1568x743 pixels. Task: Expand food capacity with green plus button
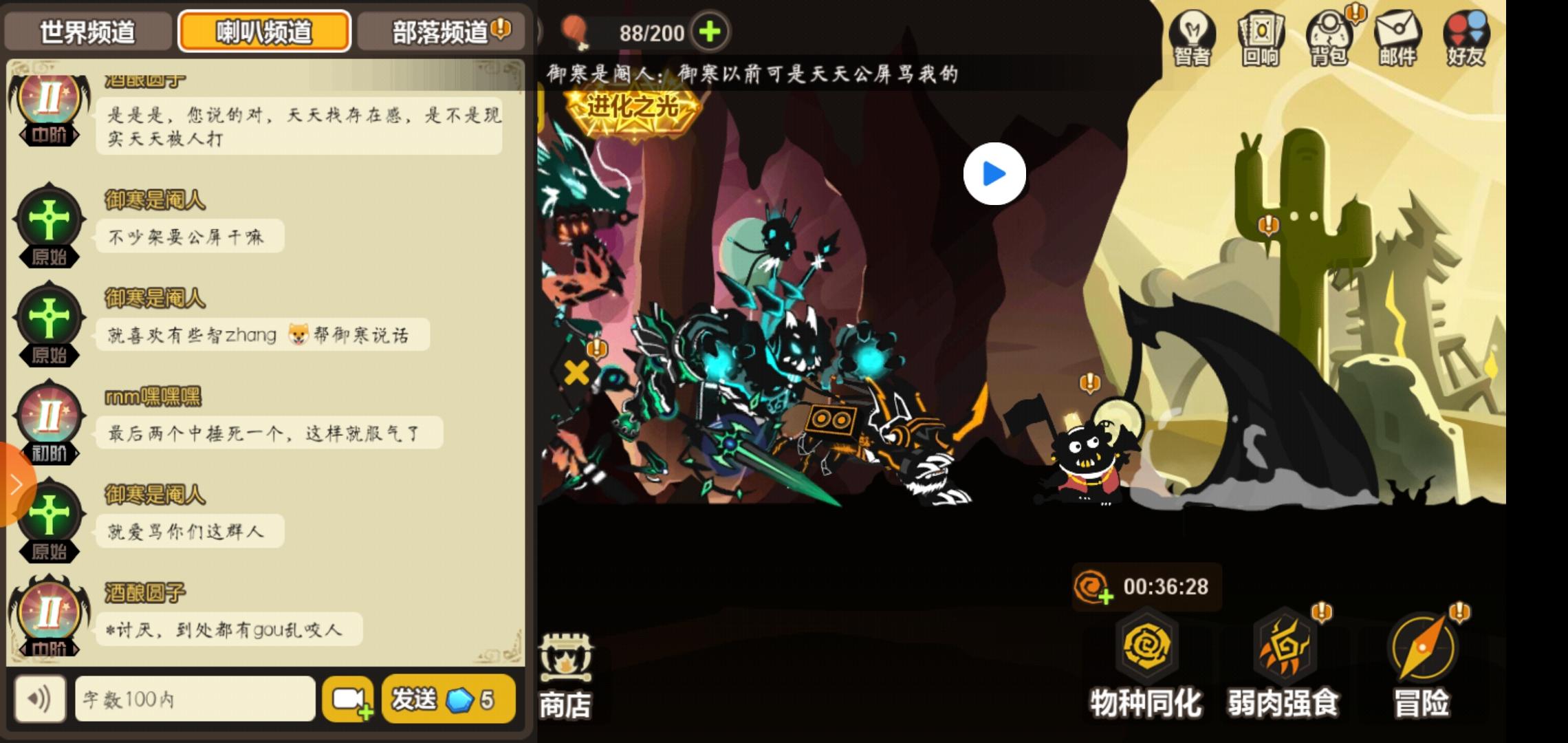(712, 31)
